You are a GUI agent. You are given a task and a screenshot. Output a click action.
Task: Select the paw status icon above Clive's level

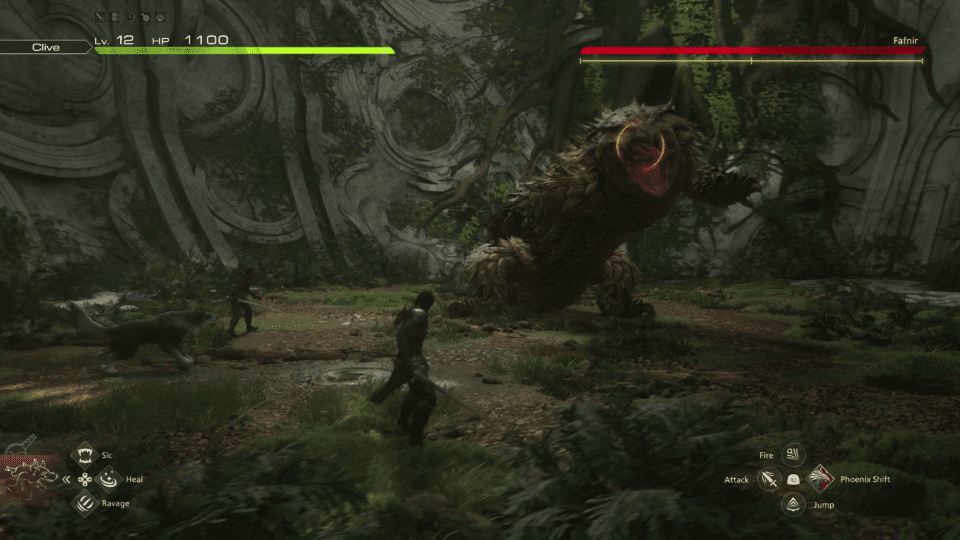[161, 18]
